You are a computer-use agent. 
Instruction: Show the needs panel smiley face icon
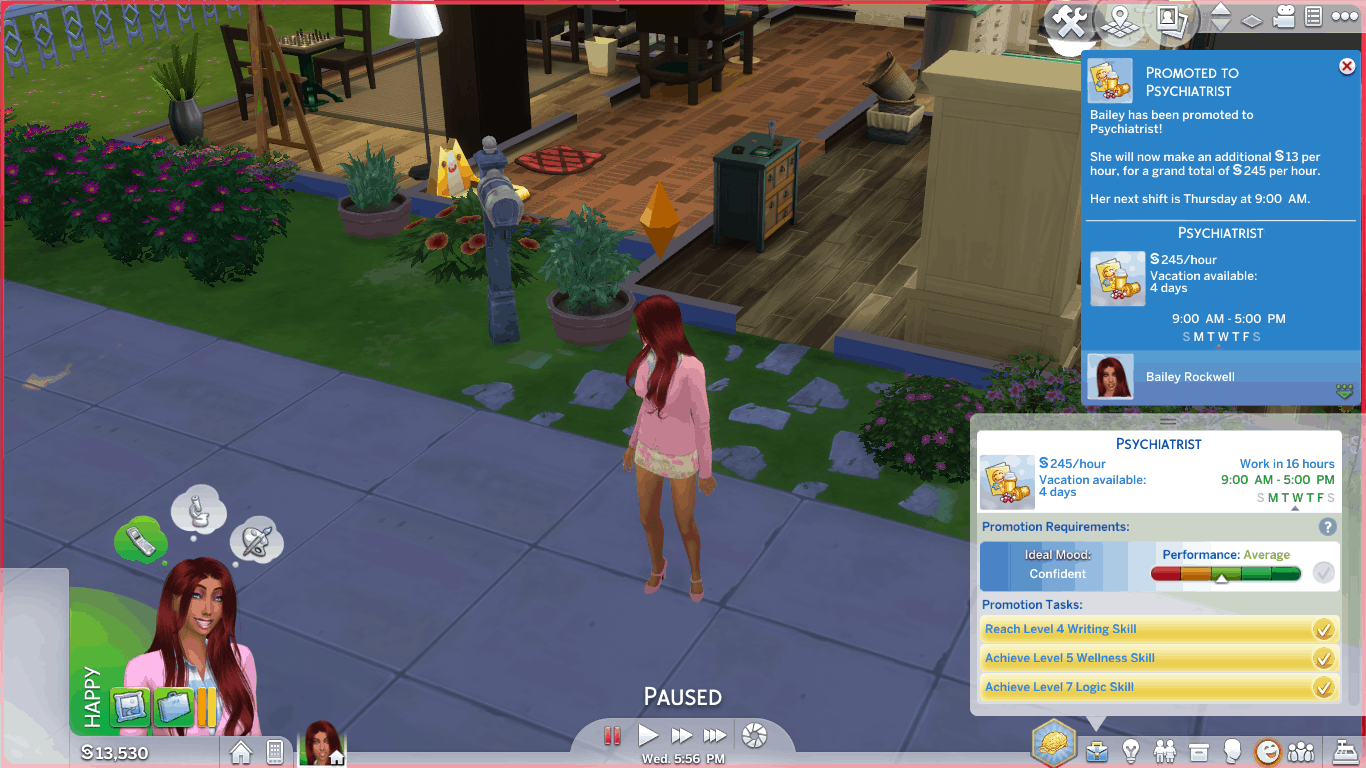point(1267,750)
